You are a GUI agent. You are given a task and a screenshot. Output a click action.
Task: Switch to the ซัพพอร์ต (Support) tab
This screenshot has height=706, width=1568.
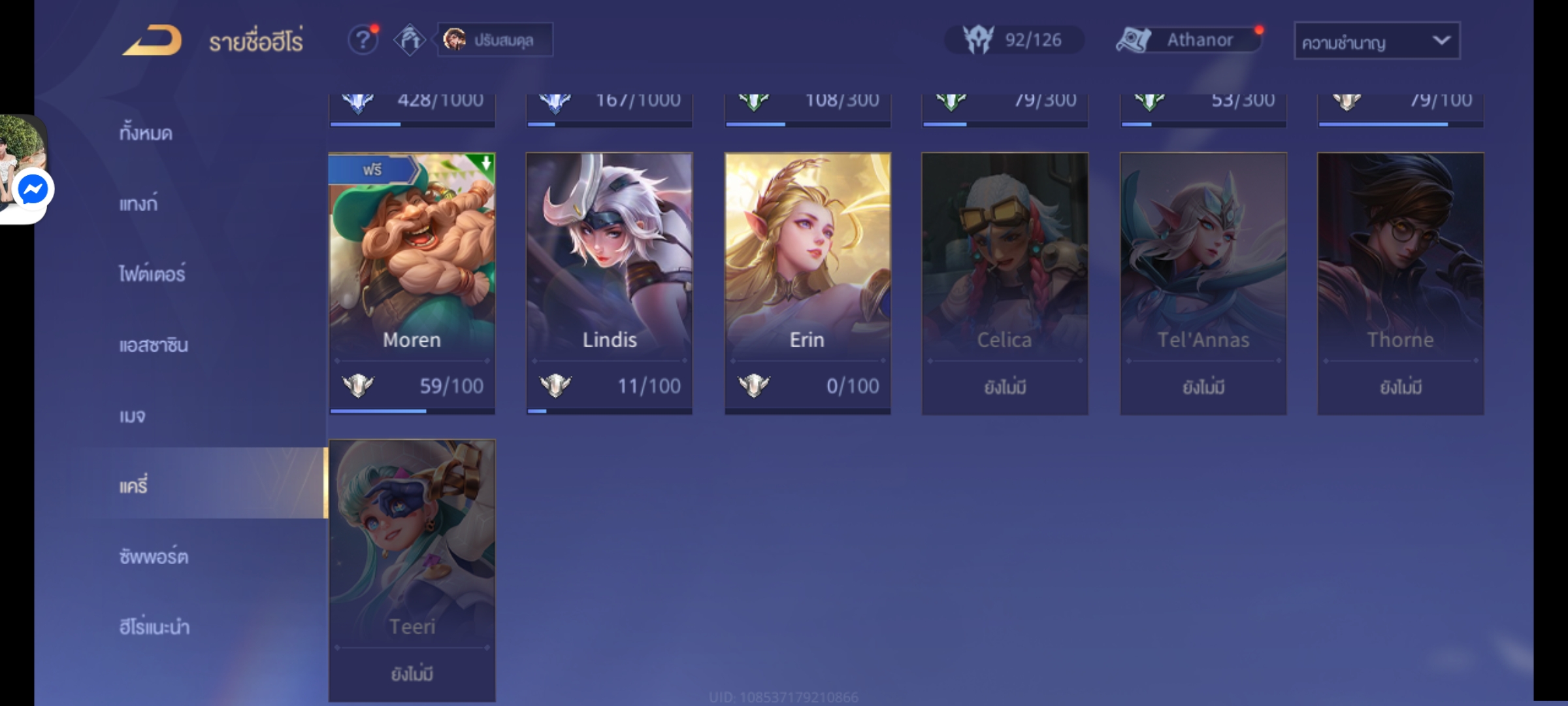[154, 556]
